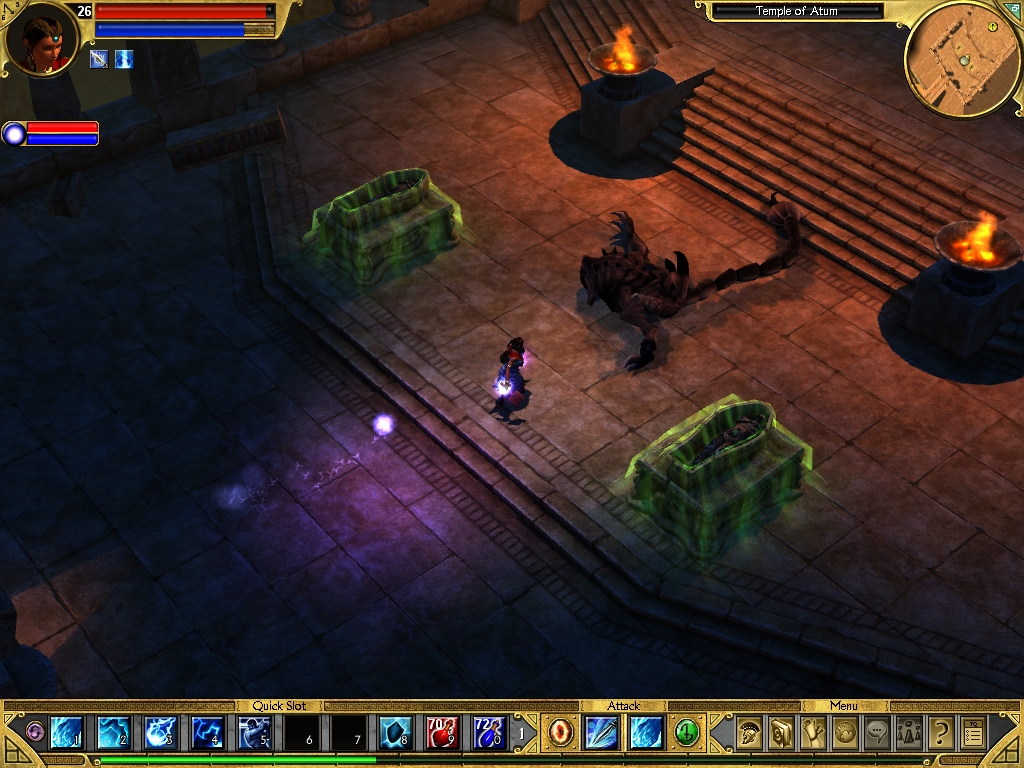Use the lightning skill in quick slot 2
This screenshot has width=1024, height=768.
[113, 733]
